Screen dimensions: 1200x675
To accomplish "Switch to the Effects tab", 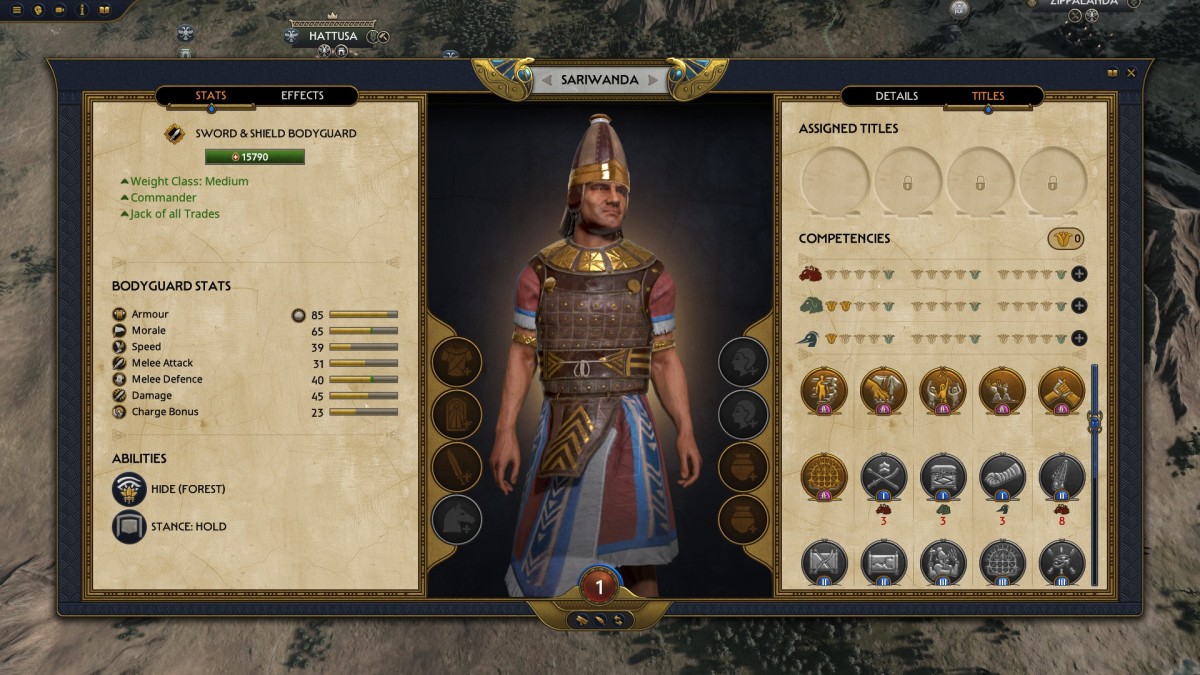I will point(302,96).
